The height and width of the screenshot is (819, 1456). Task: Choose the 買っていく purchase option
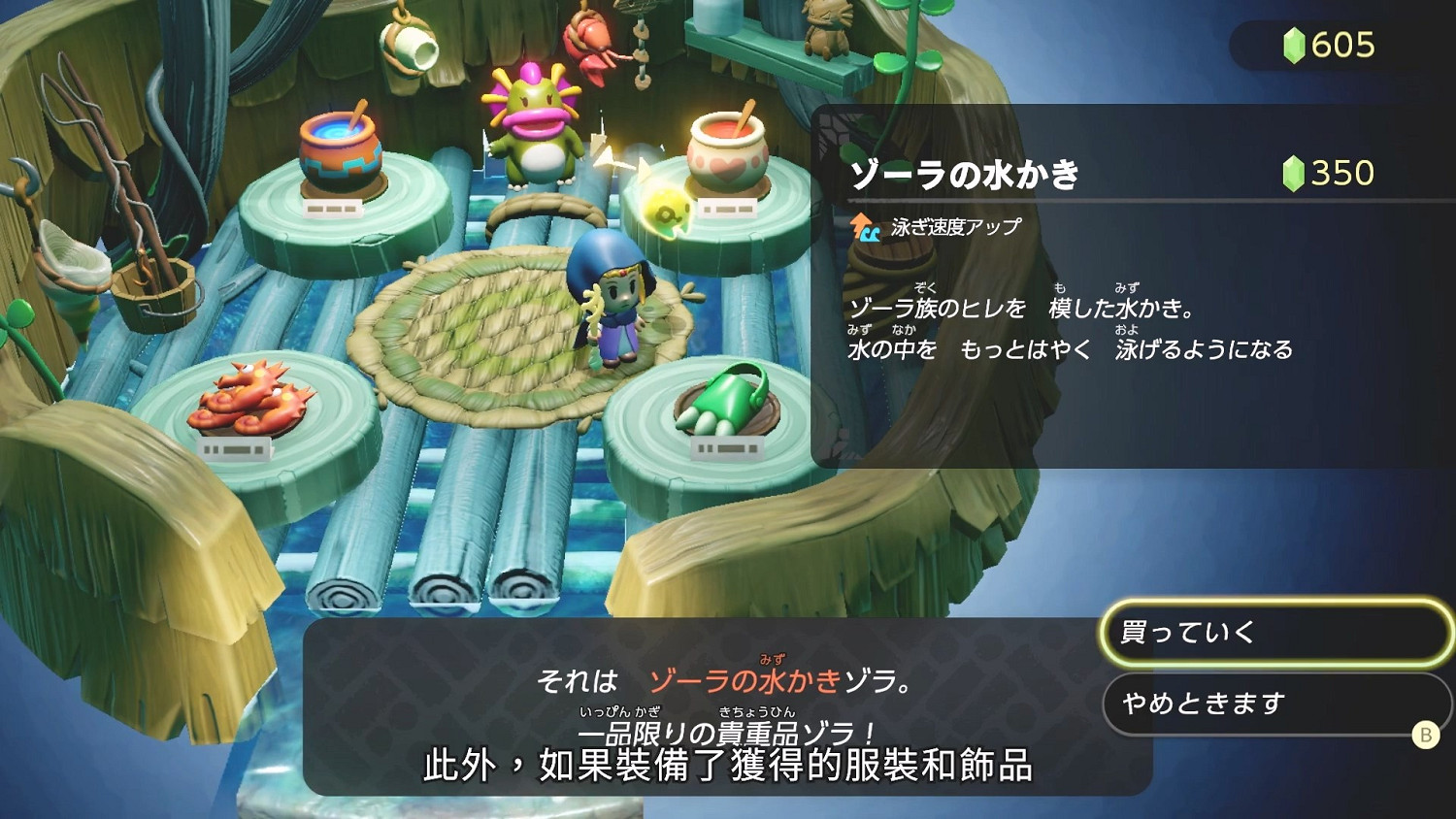(1274, 633)
